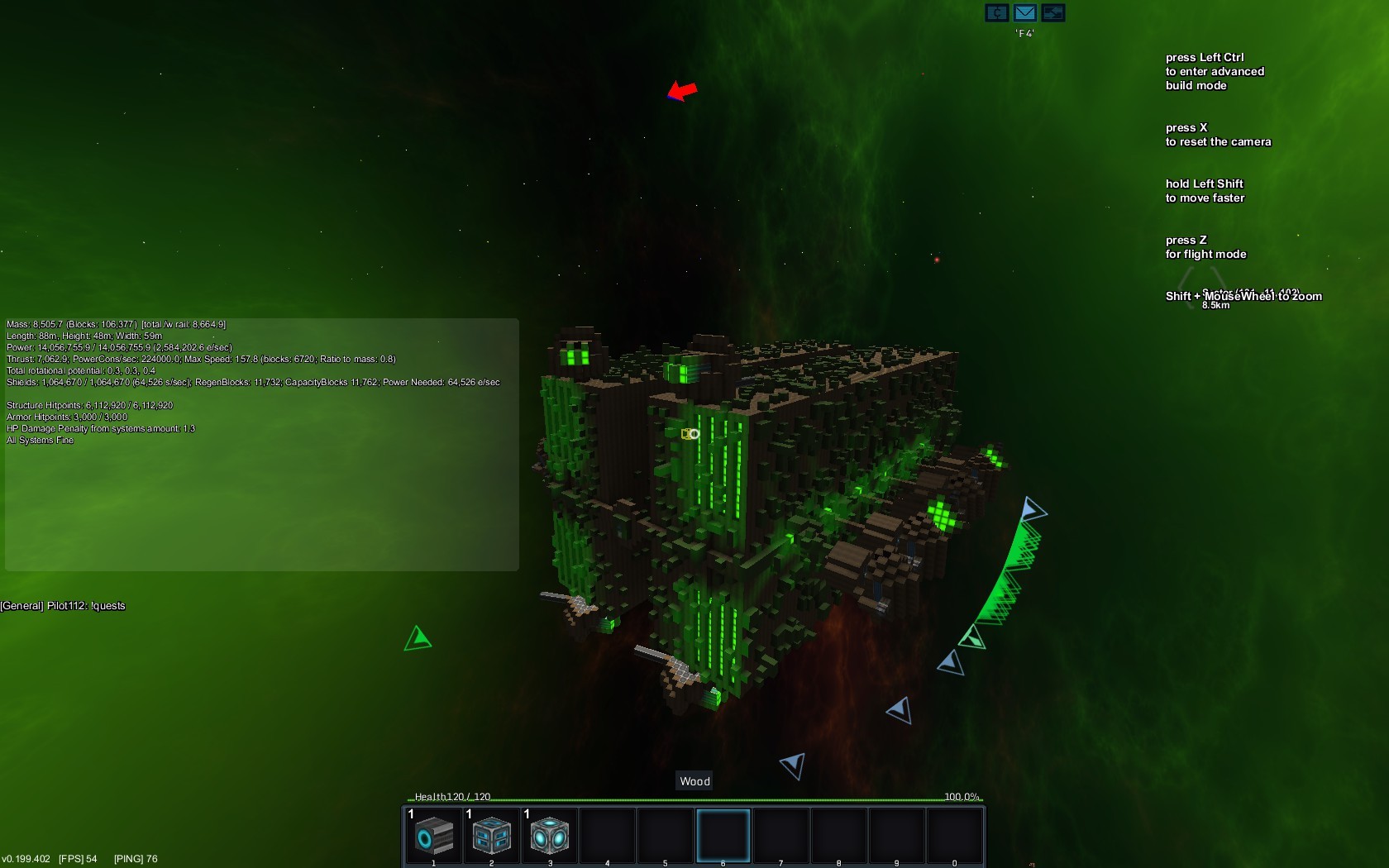Click the ship statistics panel
Image resolution: width=1389 pixels, height=868 pixels.
[261, 444]
